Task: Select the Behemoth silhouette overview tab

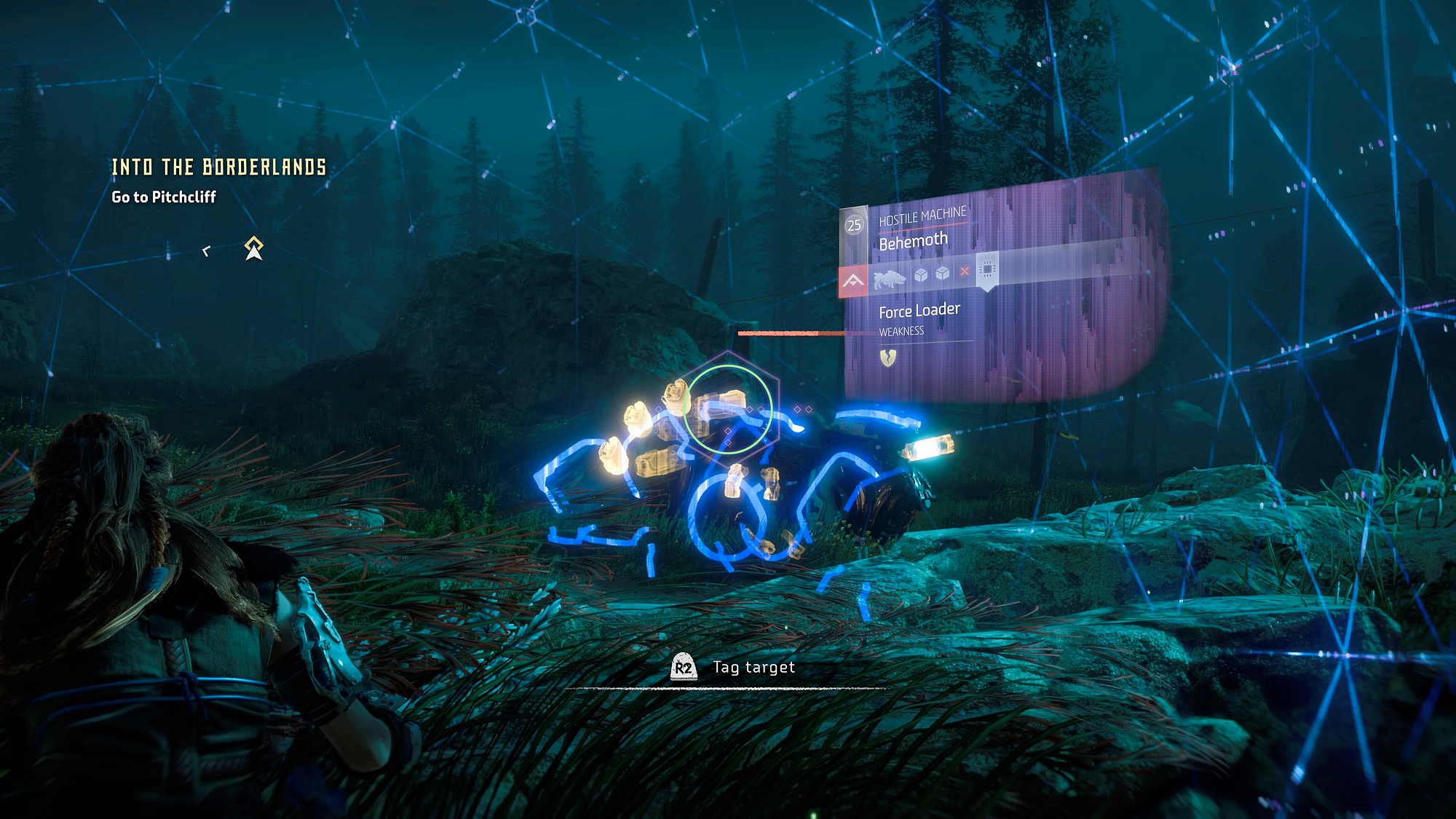Action: (x=890, y=279)
